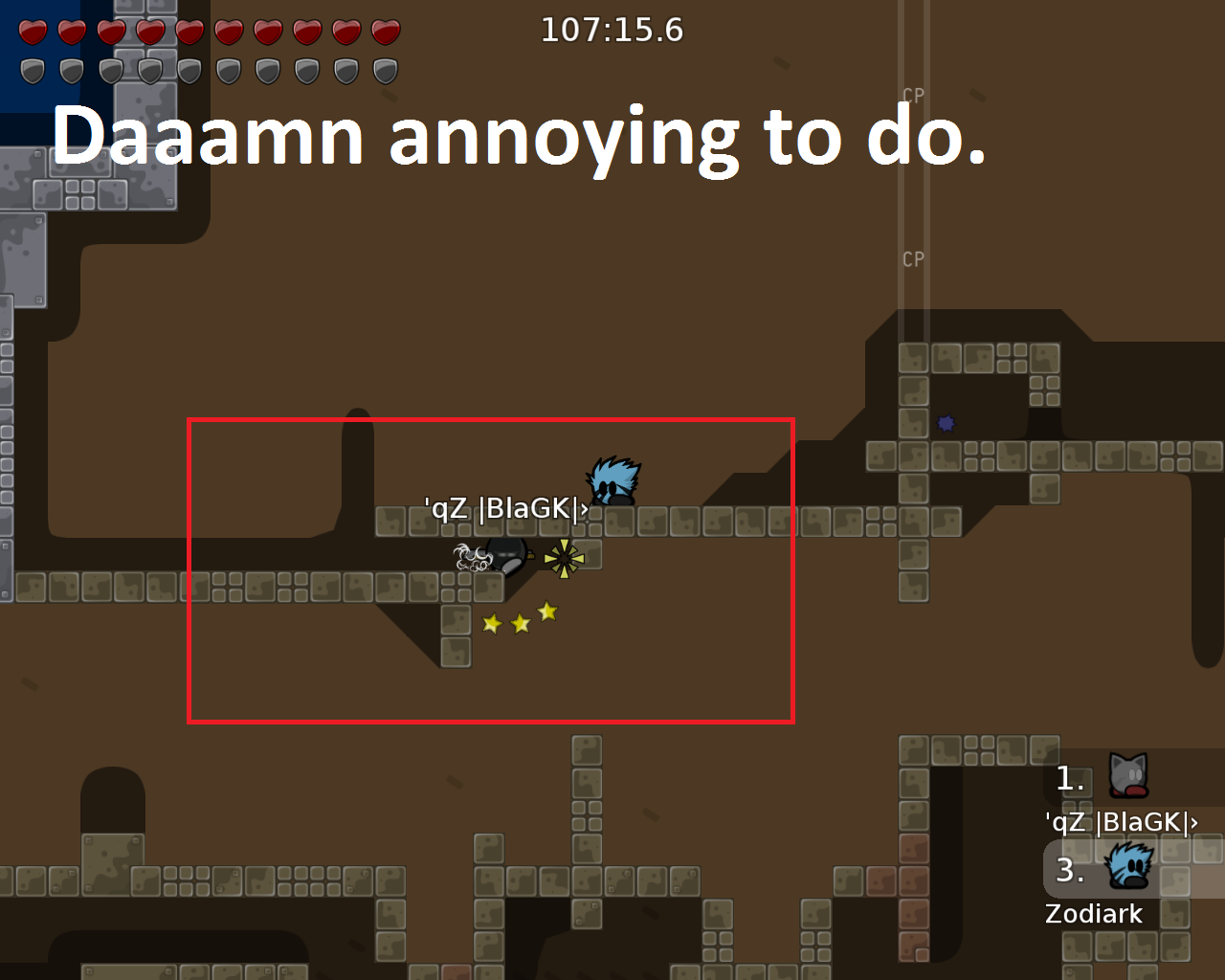Click the rank 3 entry in the scoreboard
The height and width of the screenshot is (980, 1225).
point(1071,871)
